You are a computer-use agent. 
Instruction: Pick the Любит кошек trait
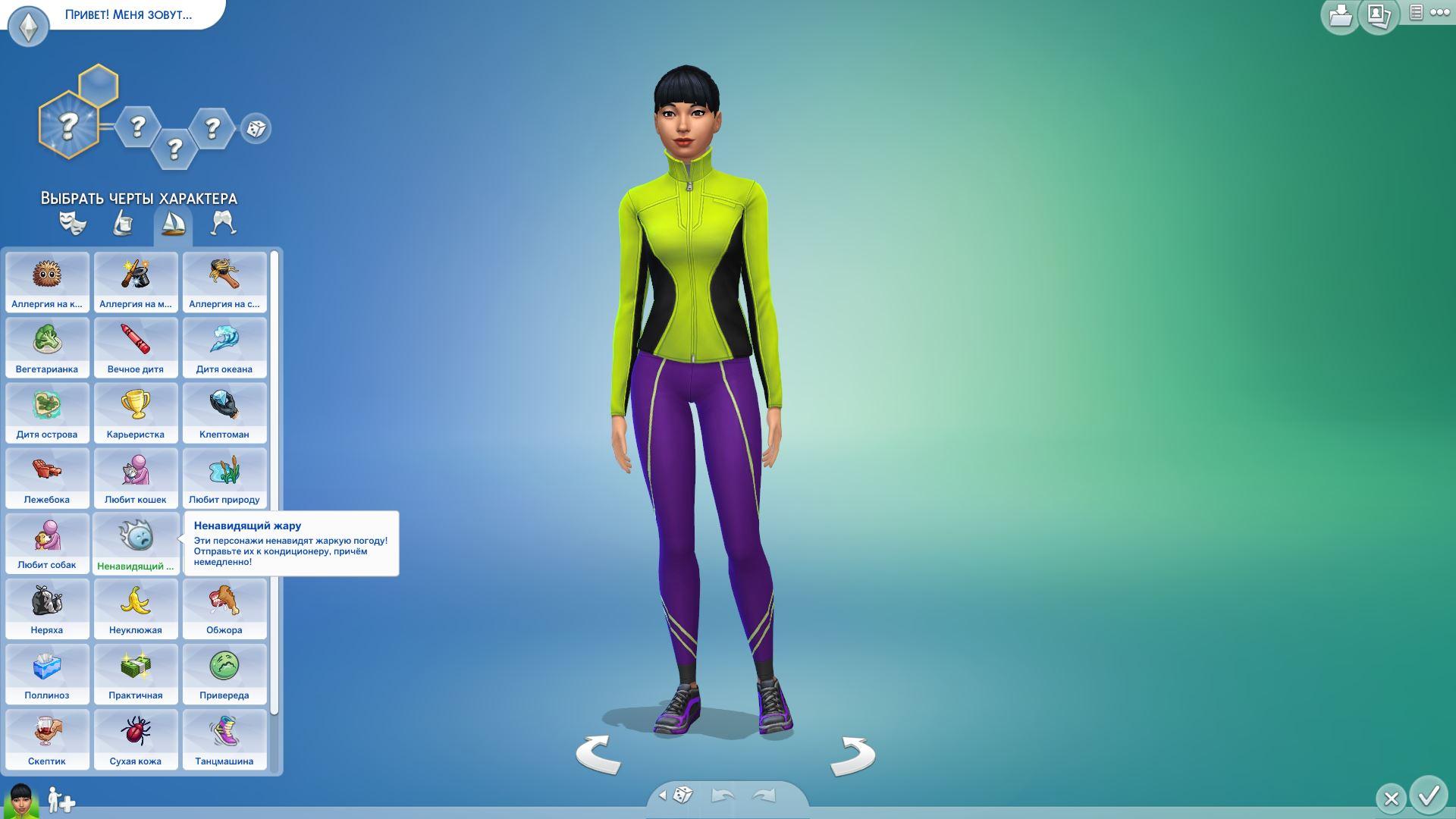pos(136,477)
